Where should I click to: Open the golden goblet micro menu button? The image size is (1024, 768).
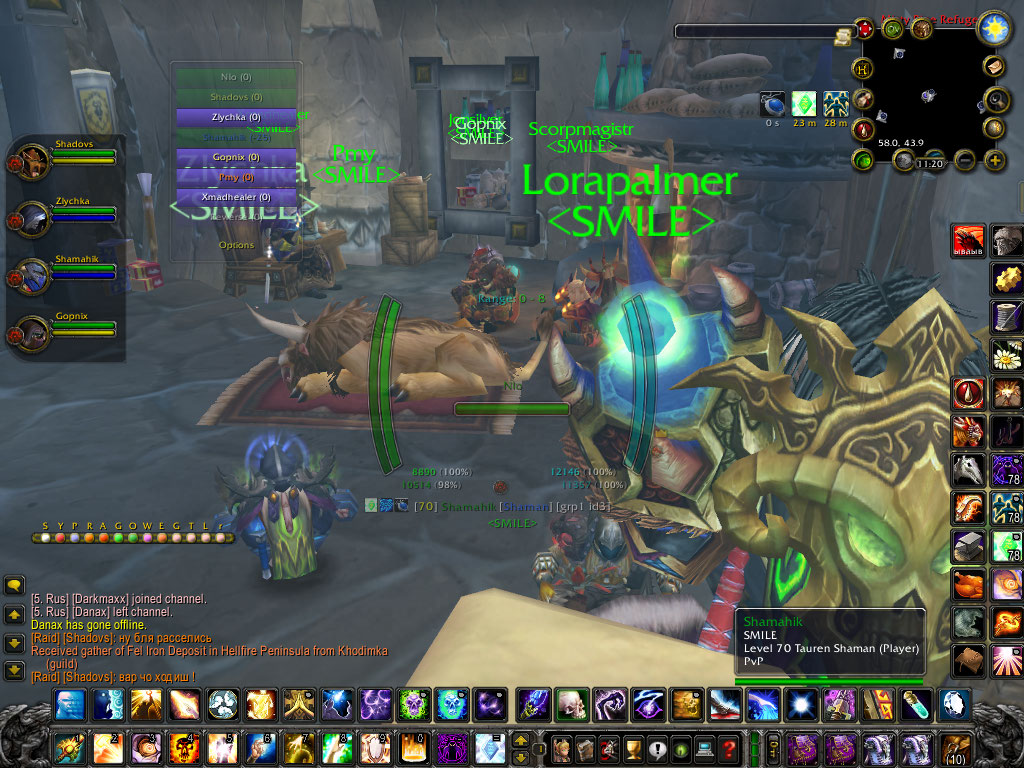(x=632, y=748)
